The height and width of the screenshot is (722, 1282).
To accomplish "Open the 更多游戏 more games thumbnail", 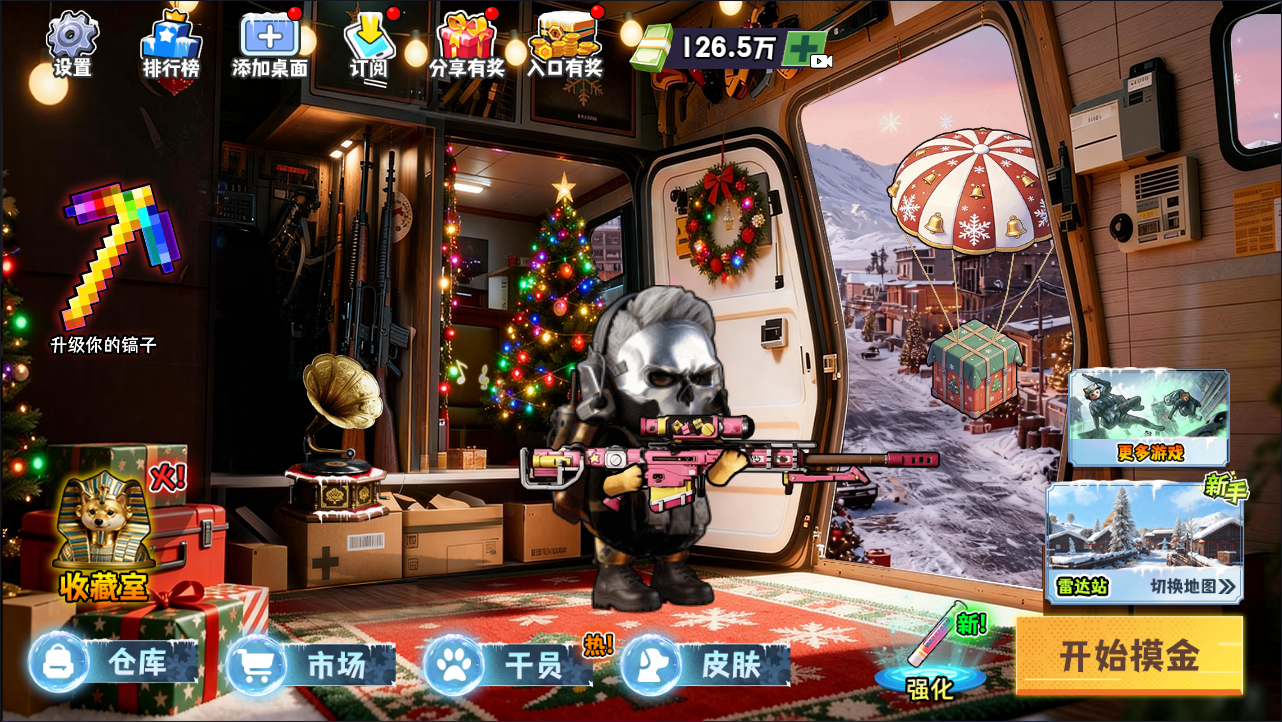I will point(1148,417).
